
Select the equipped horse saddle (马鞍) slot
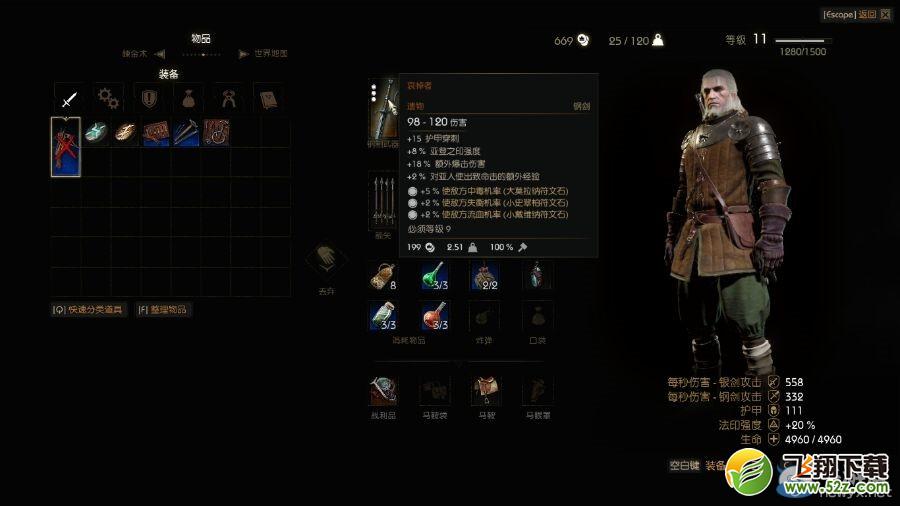pyautogui.click(x=486, y=391)
